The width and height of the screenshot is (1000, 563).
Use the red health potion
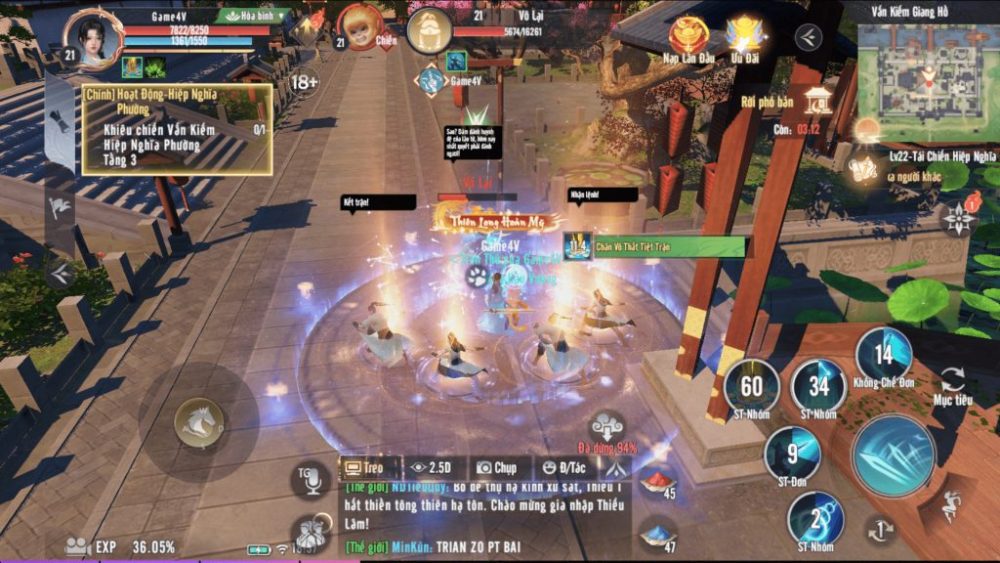(657, 482)
